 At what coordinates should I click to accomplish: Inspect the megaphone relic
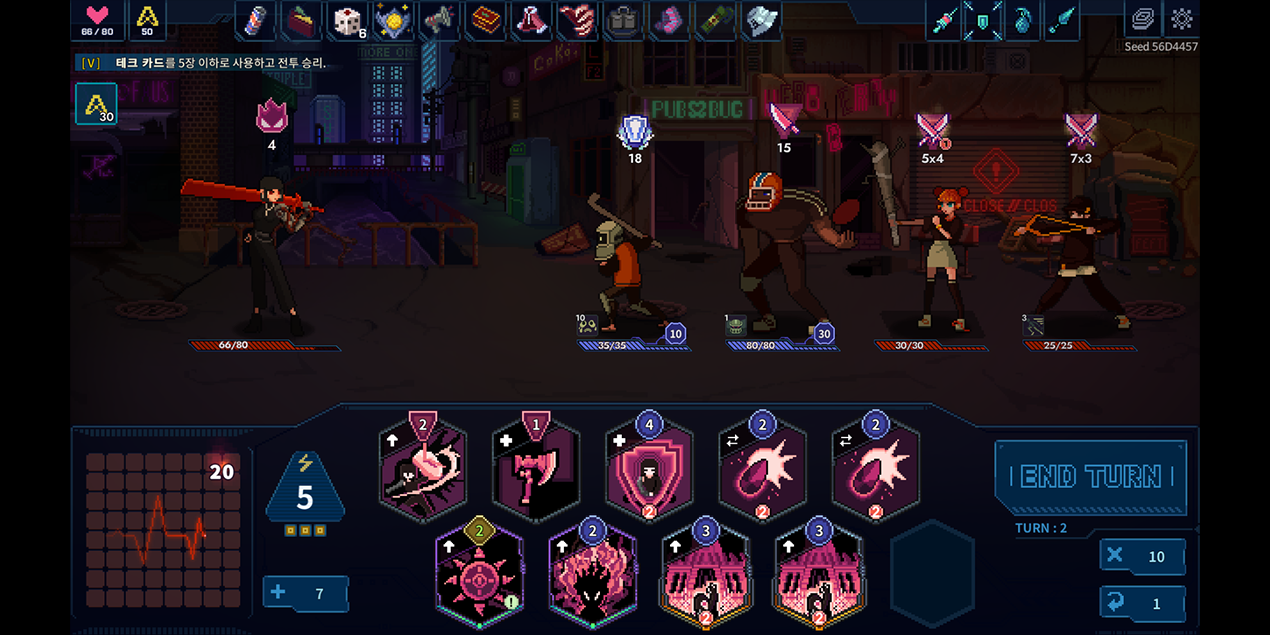(439, 21)
